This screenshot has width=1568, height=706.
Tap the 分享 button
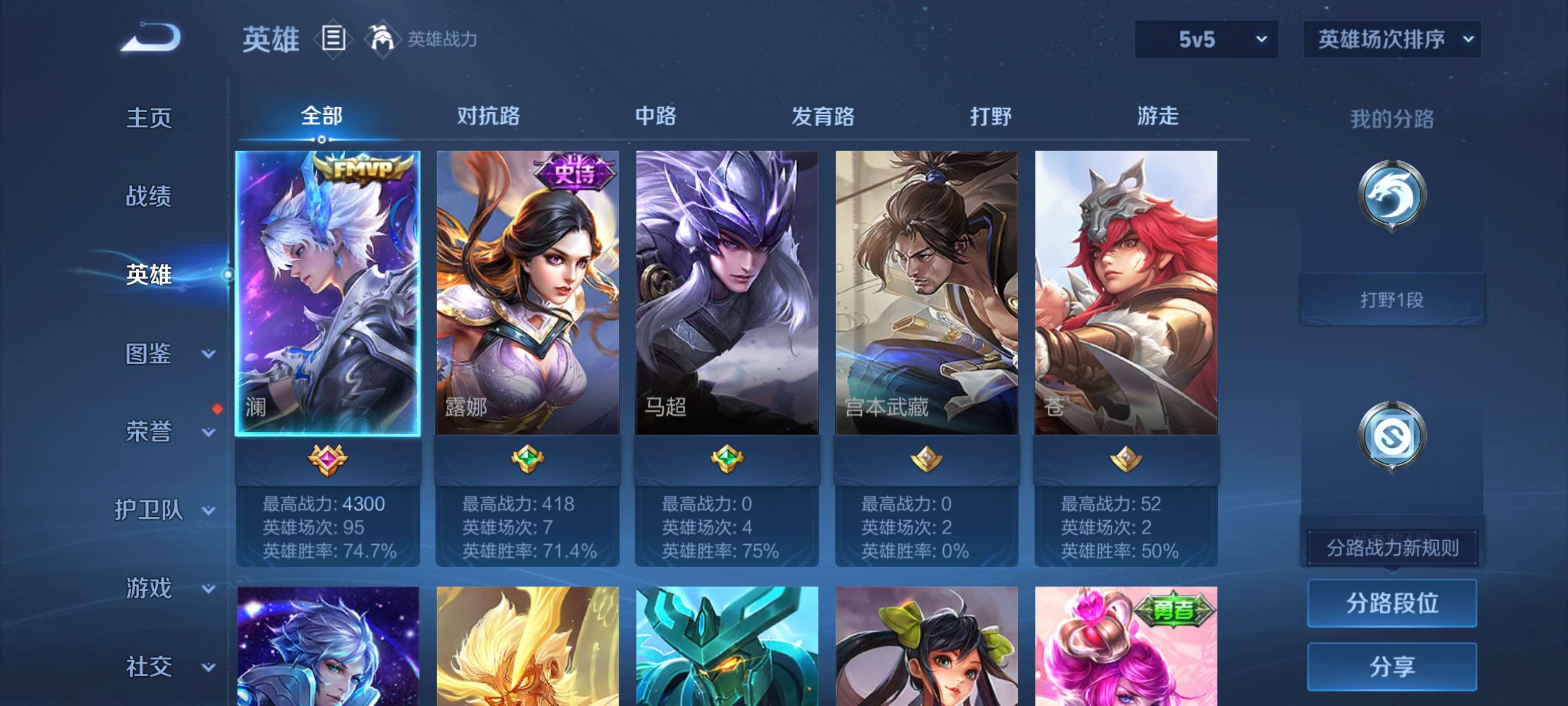pyautogui.click(x=1393, y=667)
